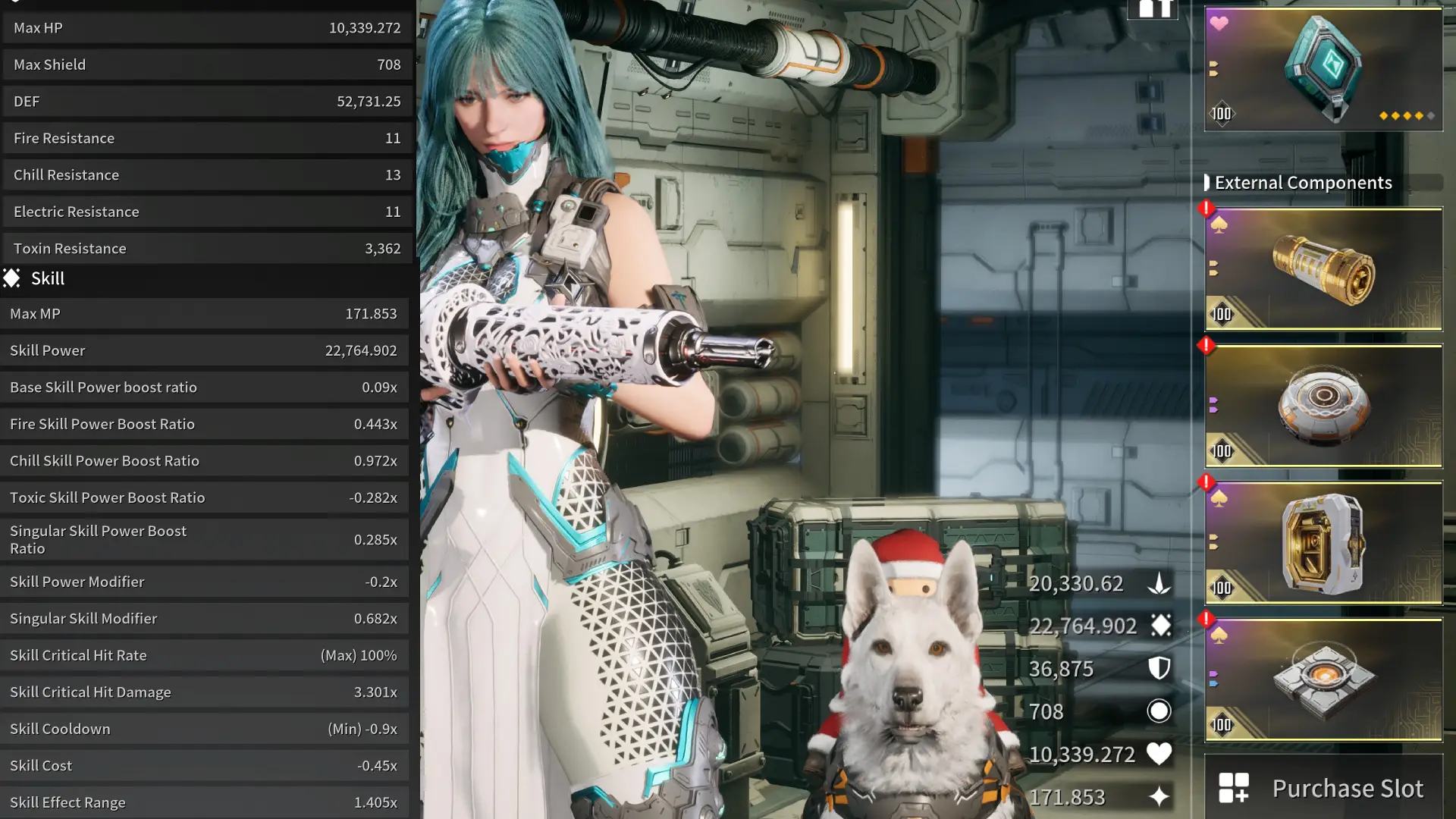
Task: Click the diamond icon in the Skill section header
Action: tap(12, 278)
